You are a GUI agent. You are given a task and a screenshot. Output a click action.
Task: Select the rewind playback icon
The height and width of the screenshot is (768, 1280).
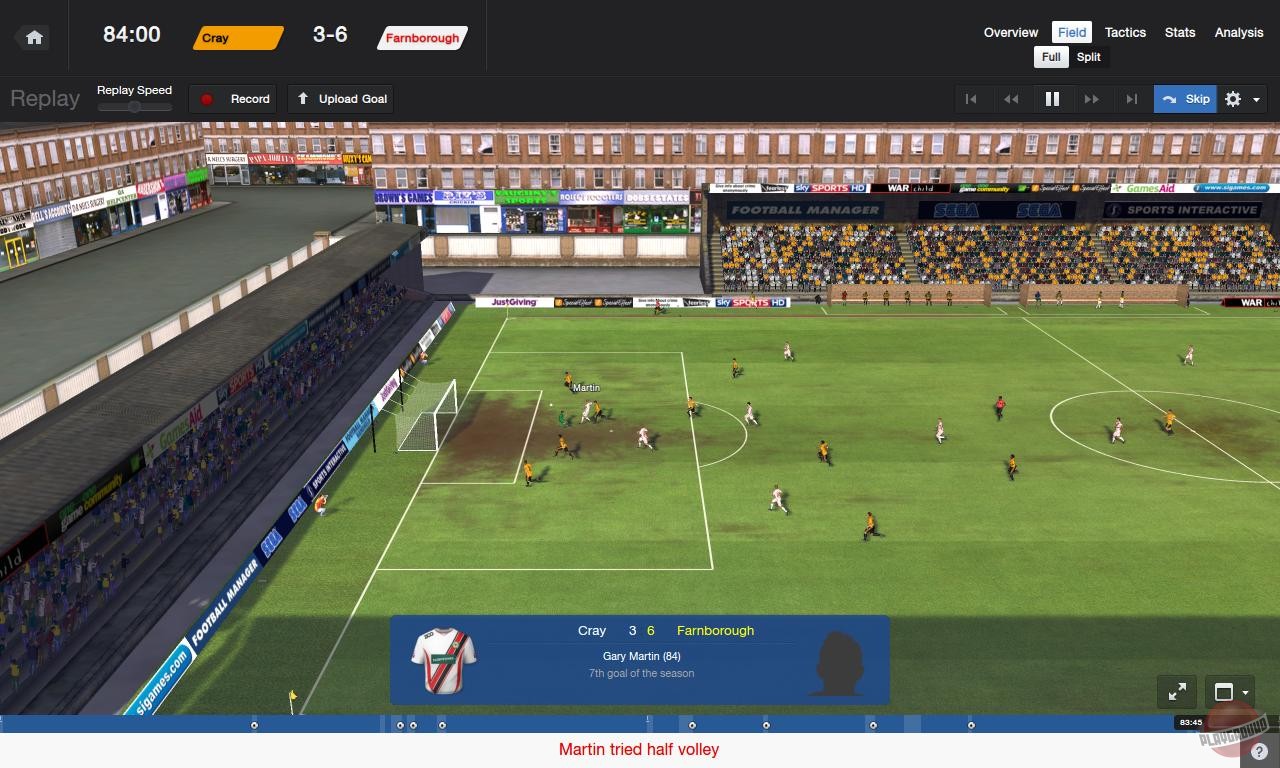coord(1011,99)
